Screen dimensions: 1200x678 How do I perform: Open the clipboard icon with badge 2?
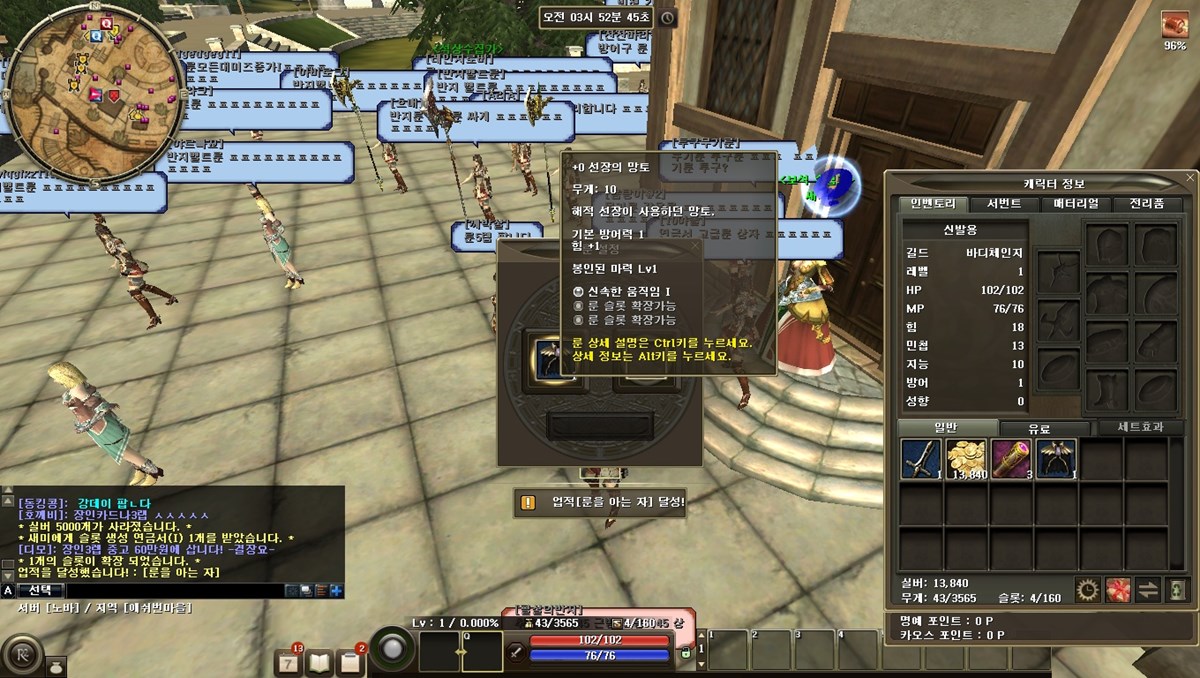(351, 661)
